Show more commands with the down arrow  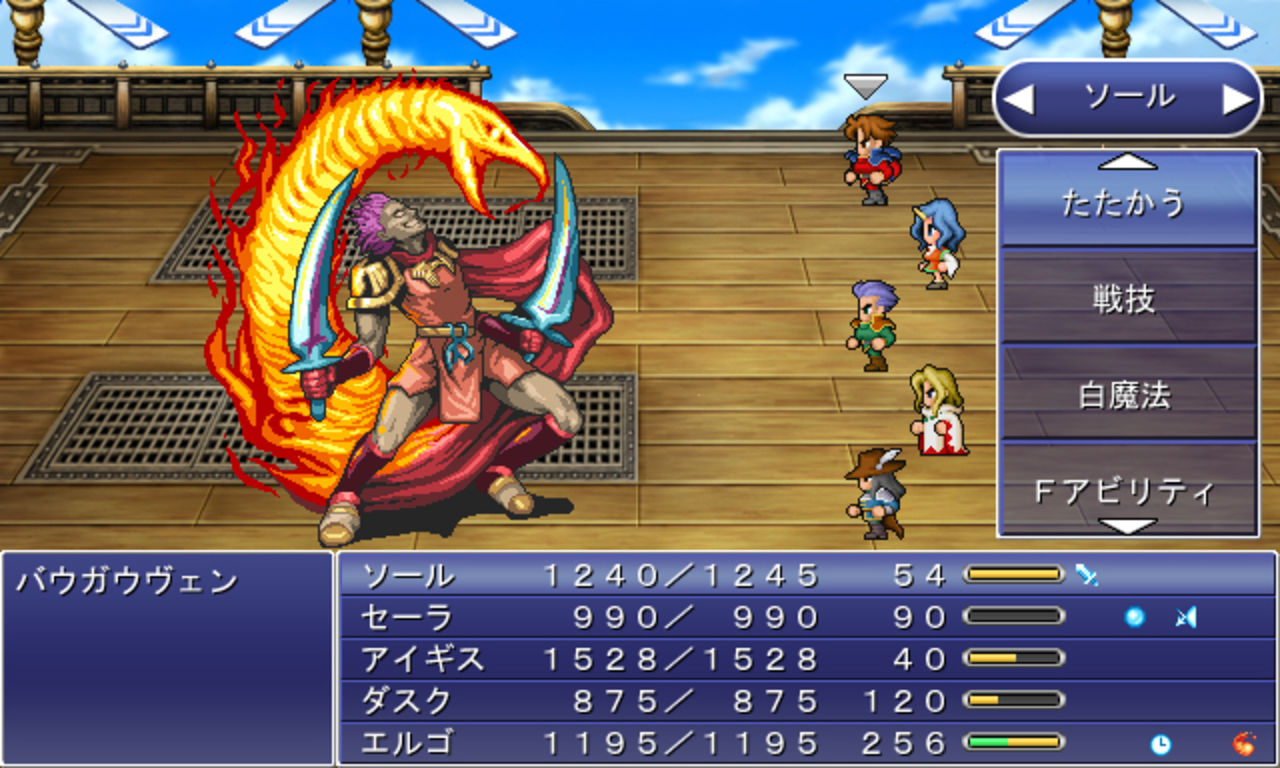tap(1128, 525)
